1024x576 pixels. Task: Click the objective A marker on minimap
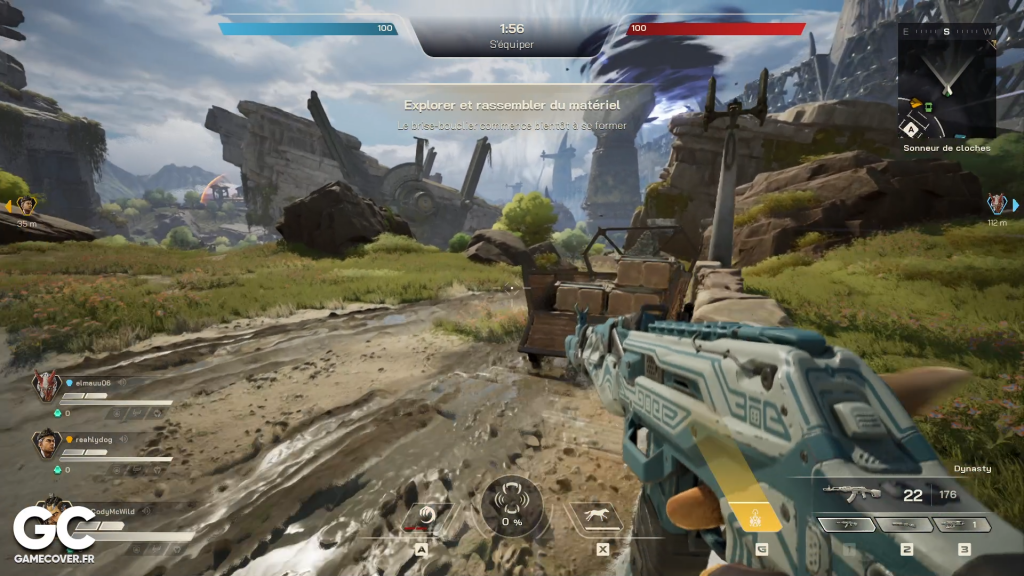(913, 127)
